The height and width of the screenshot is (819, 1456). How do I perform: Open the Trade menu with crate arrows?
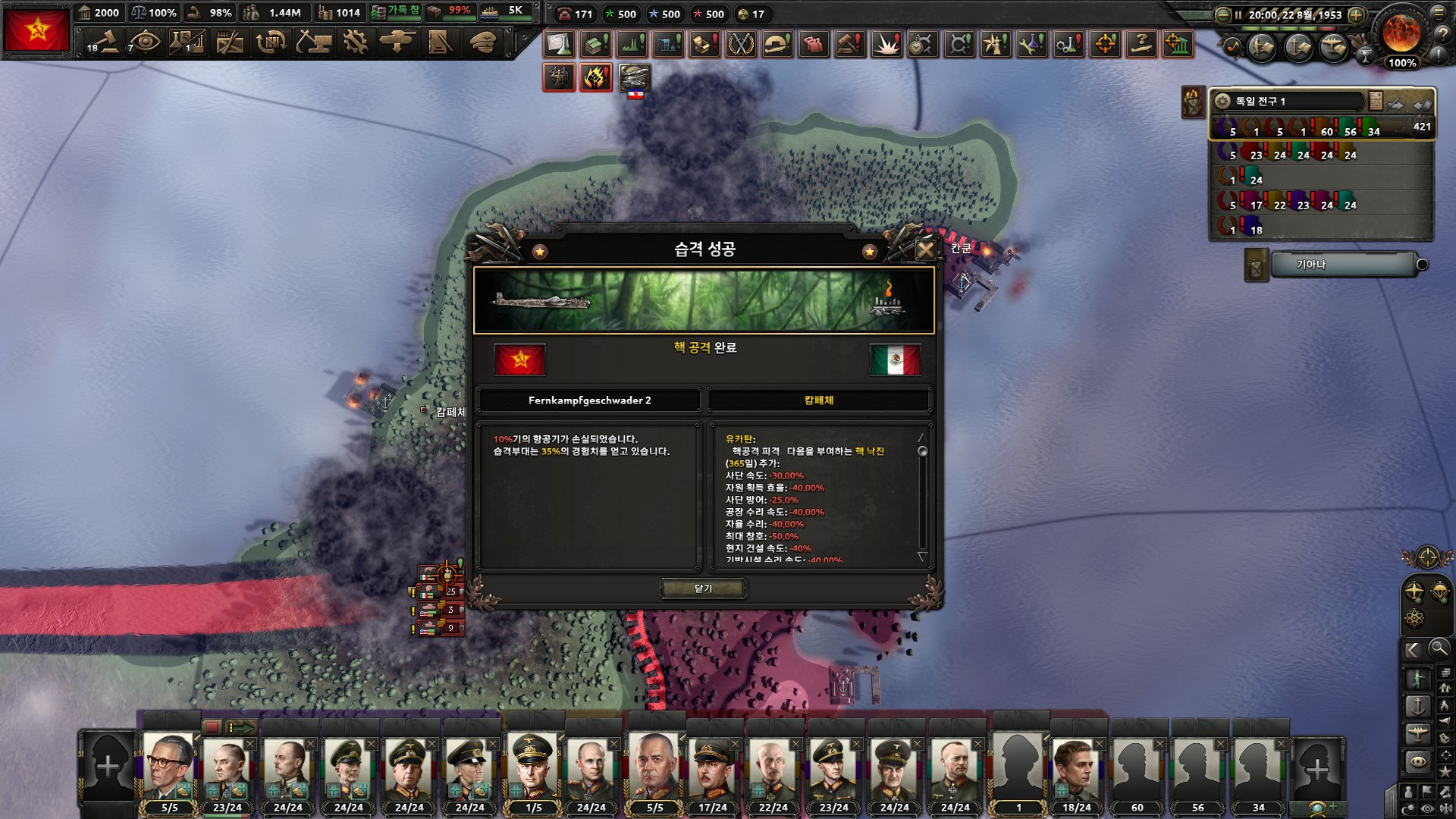(271, 42)
